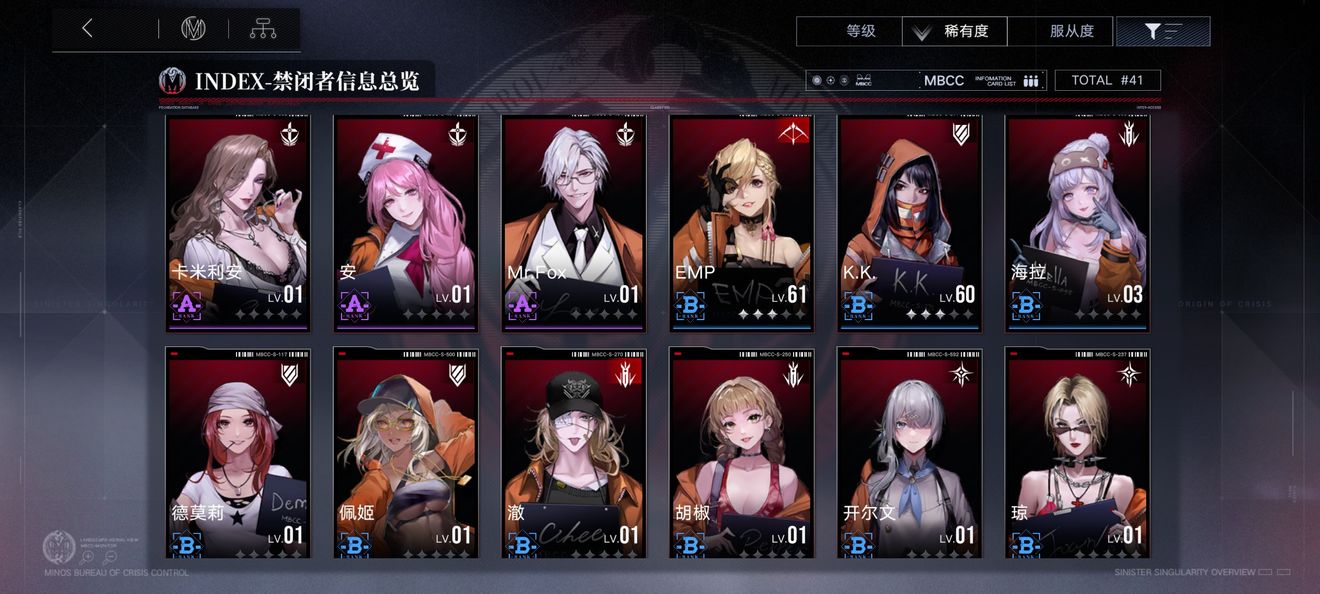Image resolution: width=1320 pixels, height=594 pixels.
Task: Choose the 海拉 character card
Action: tap(1077, 223)
